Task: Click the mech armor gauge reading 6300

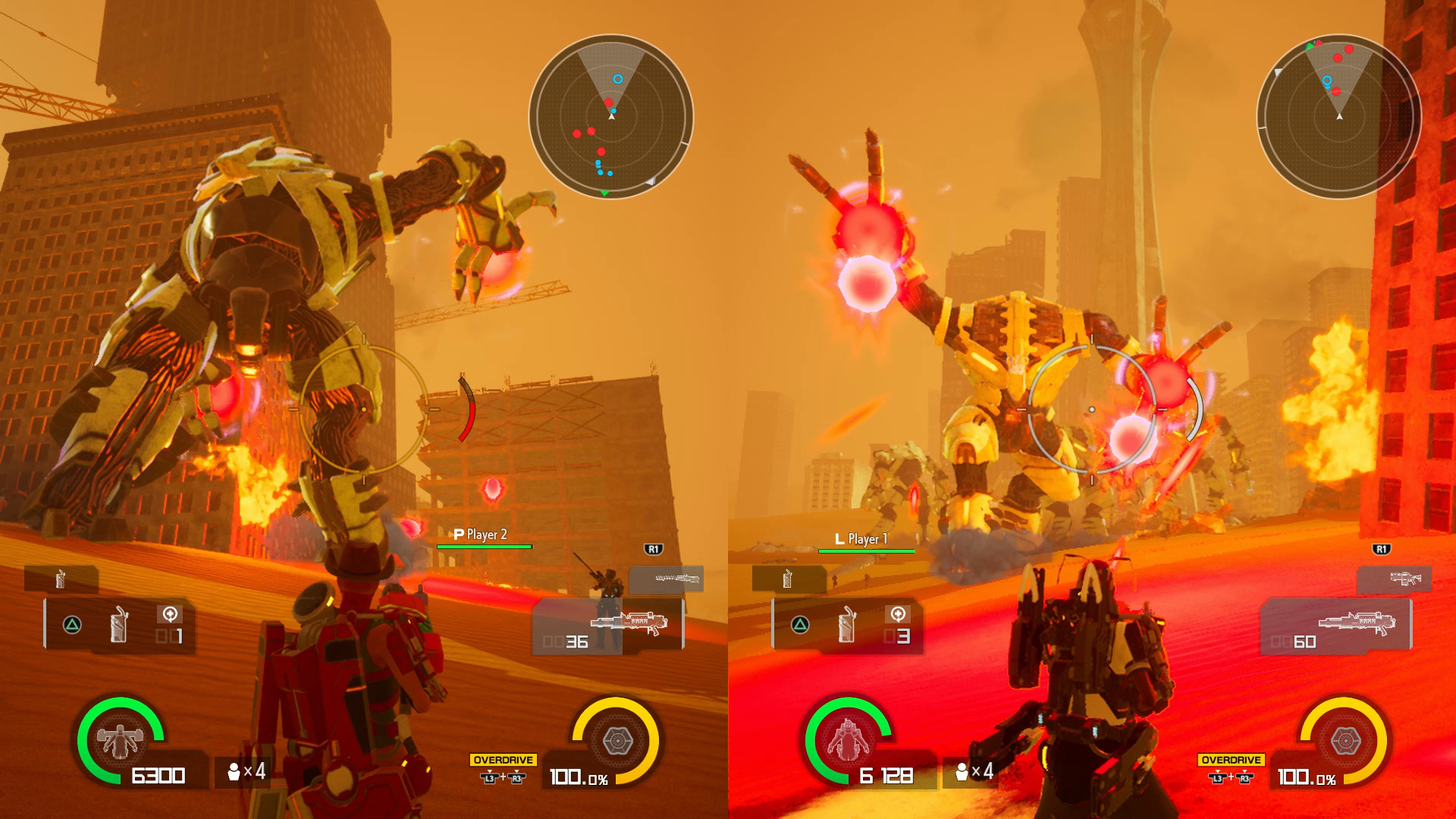Action: pos(120,741)
